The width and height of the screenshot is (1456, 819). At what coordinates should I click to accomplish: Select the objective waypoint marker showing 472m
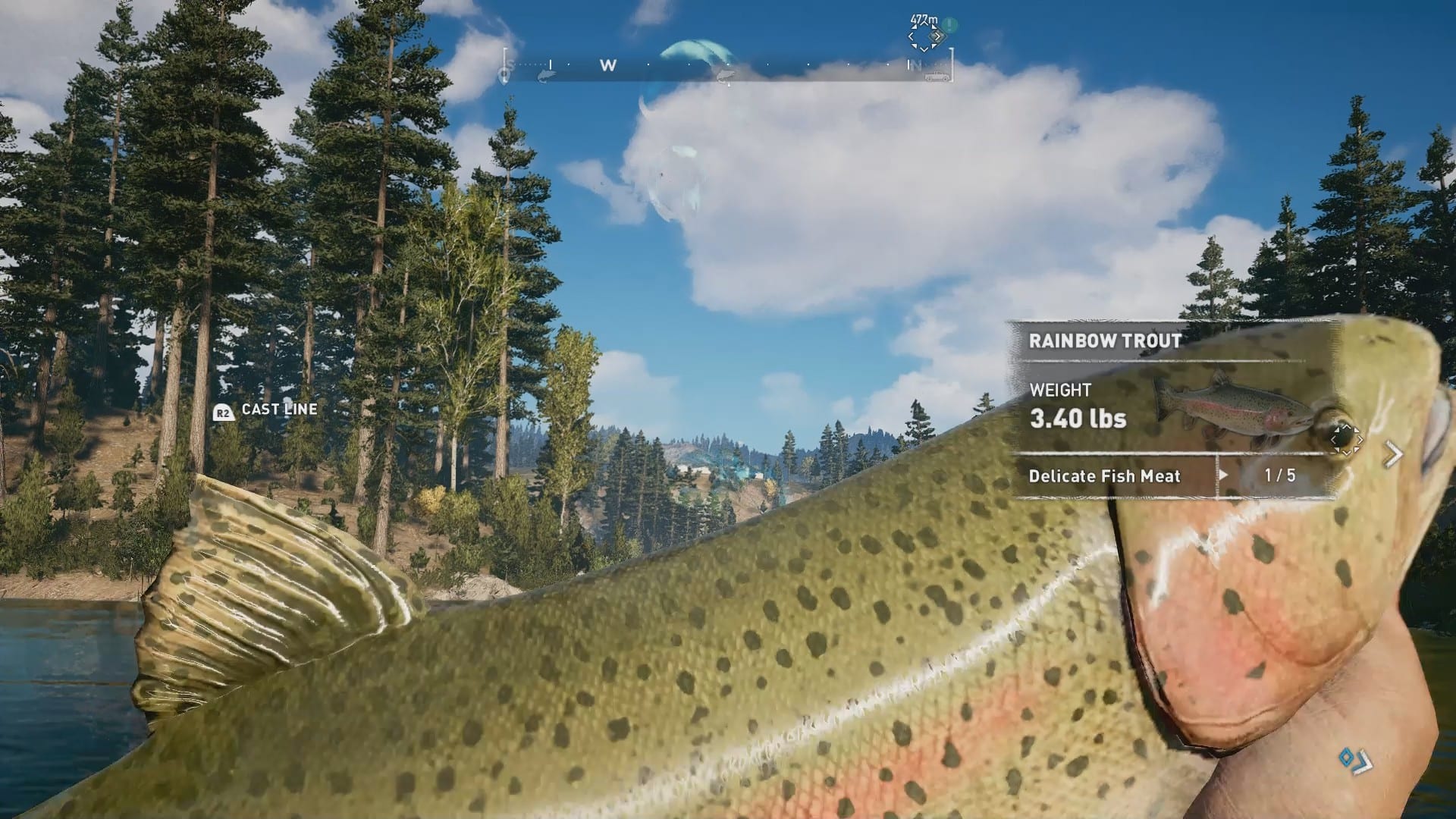coord(924,36)
